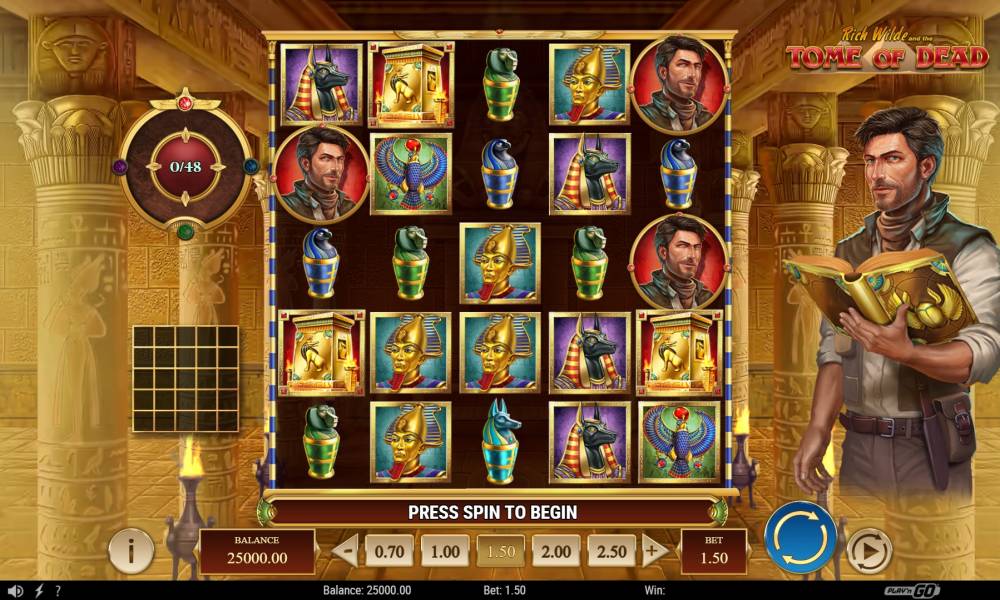Screen dimensions: 1000x600
Task: Open the paytable info button
Action: point(131,551)
